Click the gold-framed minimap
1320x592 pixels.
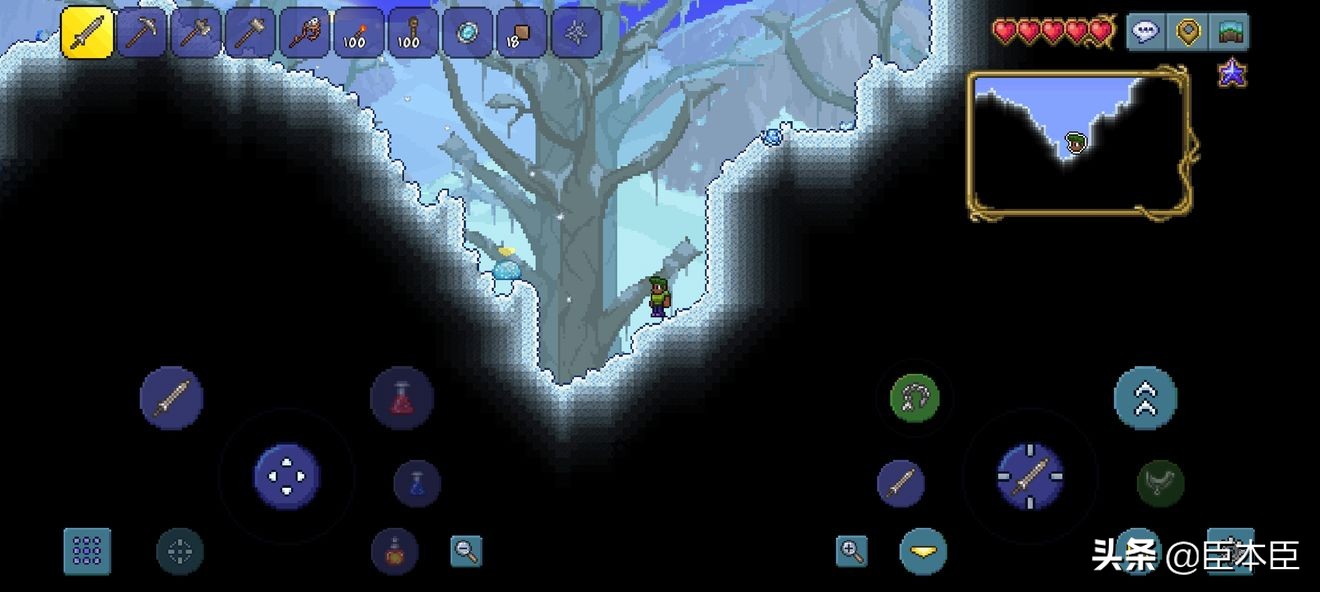pyautogui.click(x=1078, y=142)
